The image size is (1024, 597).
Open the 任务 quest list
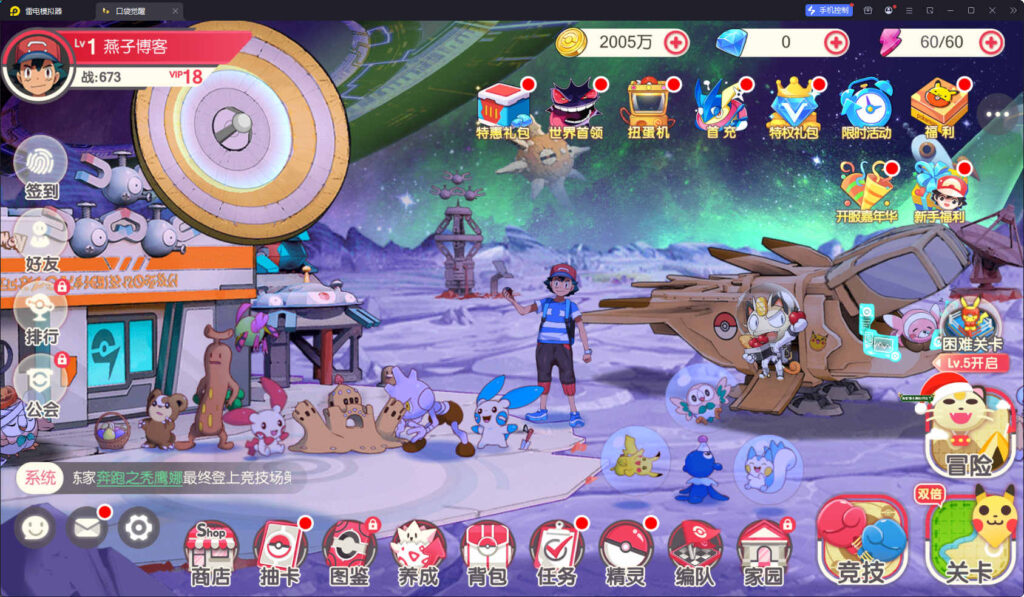(555, 552)
